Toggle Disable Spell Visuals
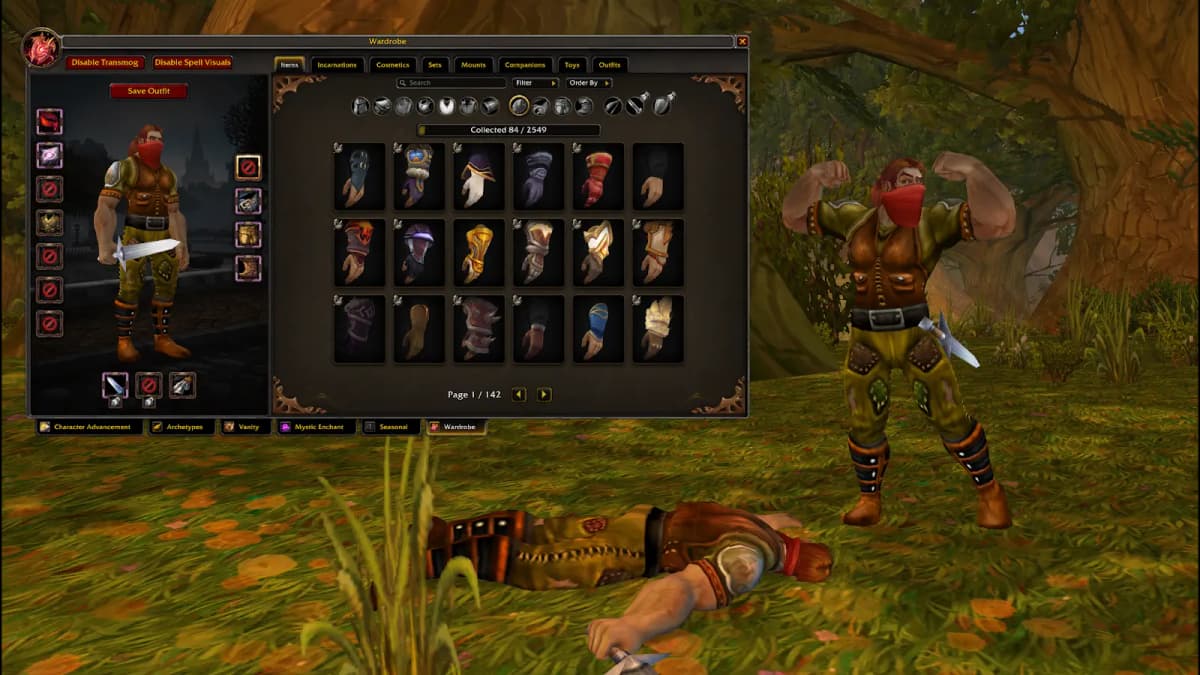 click(x=192, y=63)
